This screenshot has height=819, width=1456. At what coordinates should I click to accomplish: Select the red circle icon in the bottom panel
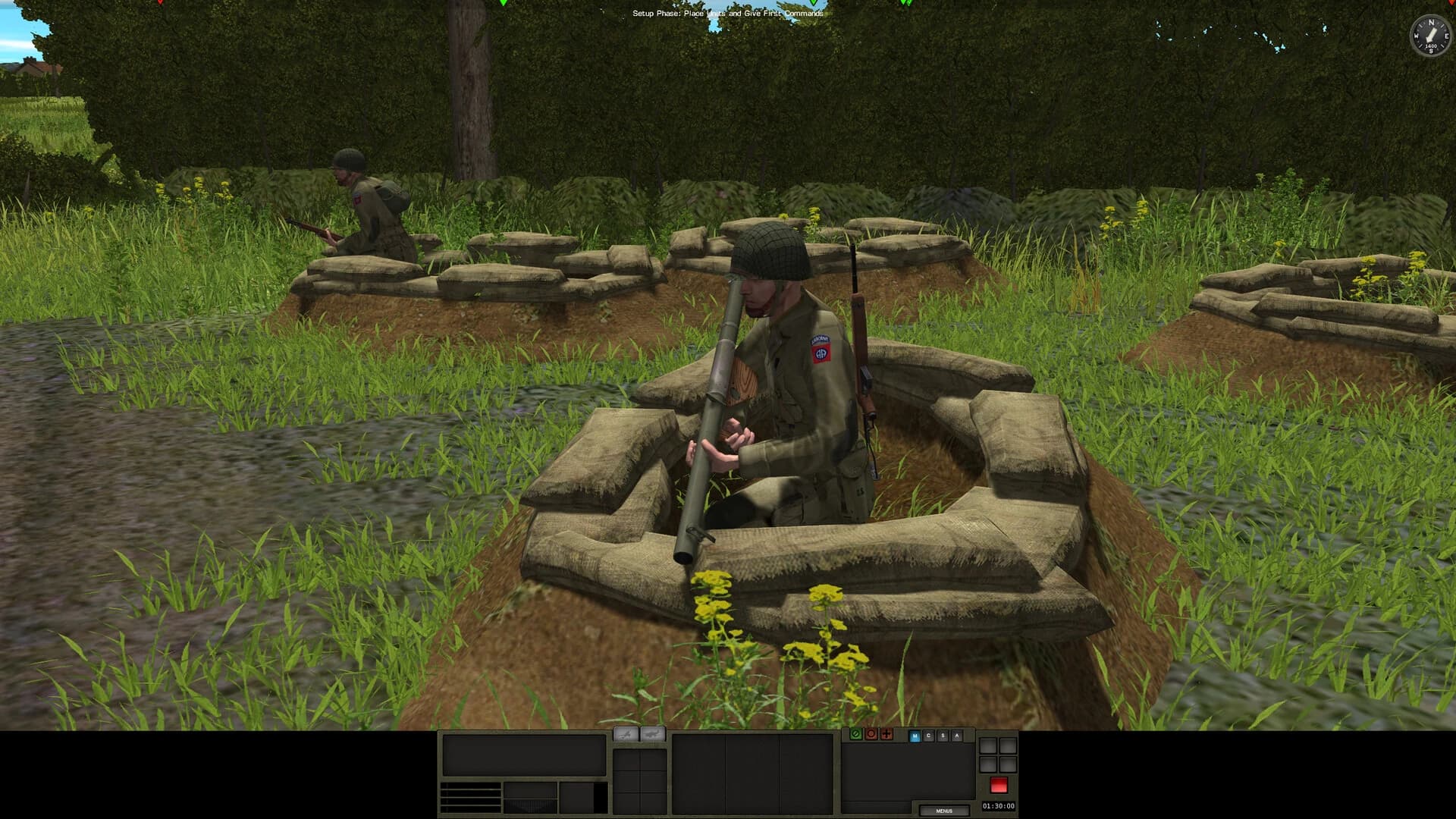[x=871, y=734]
